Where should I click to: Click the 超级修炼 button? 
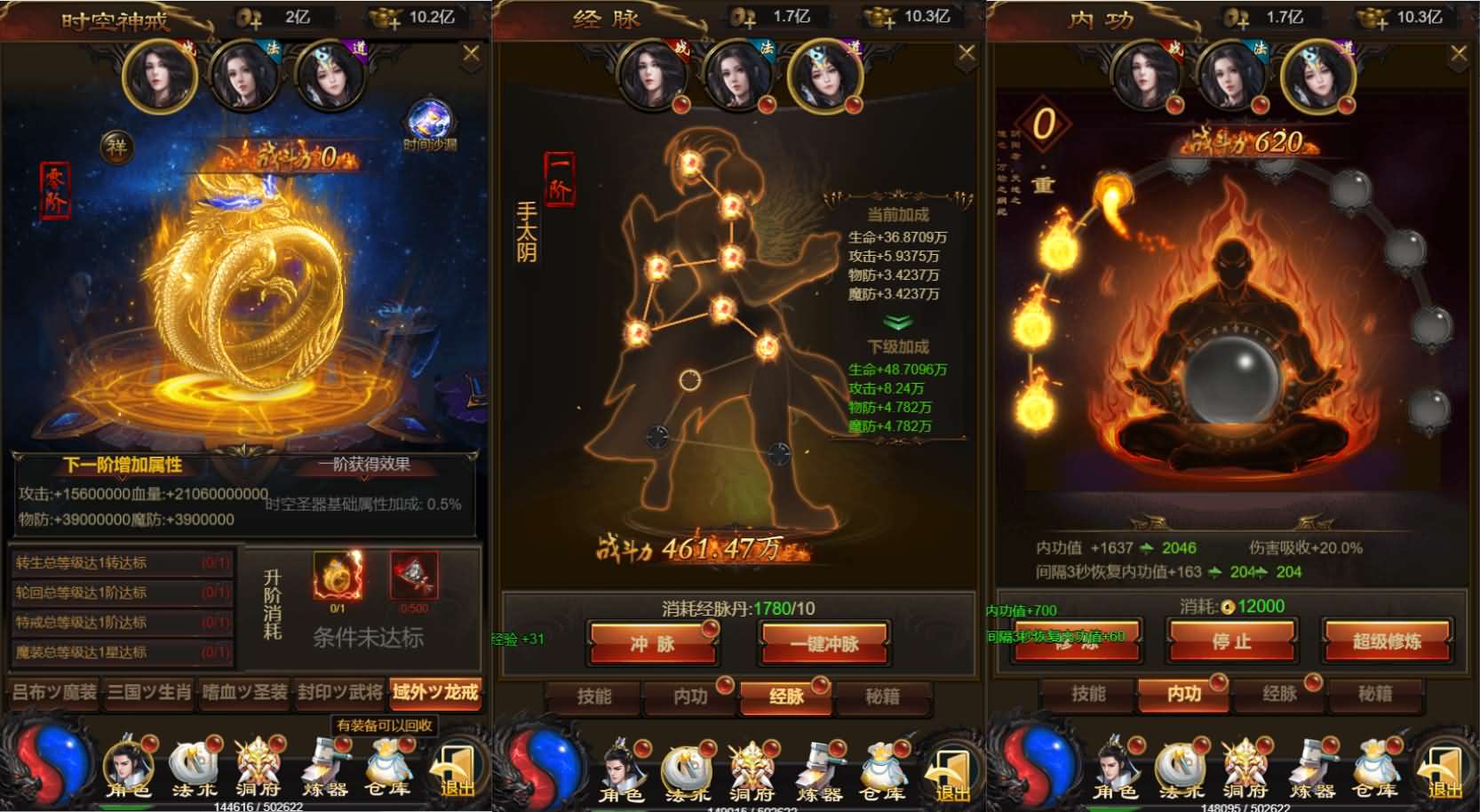pos(1388,642)
